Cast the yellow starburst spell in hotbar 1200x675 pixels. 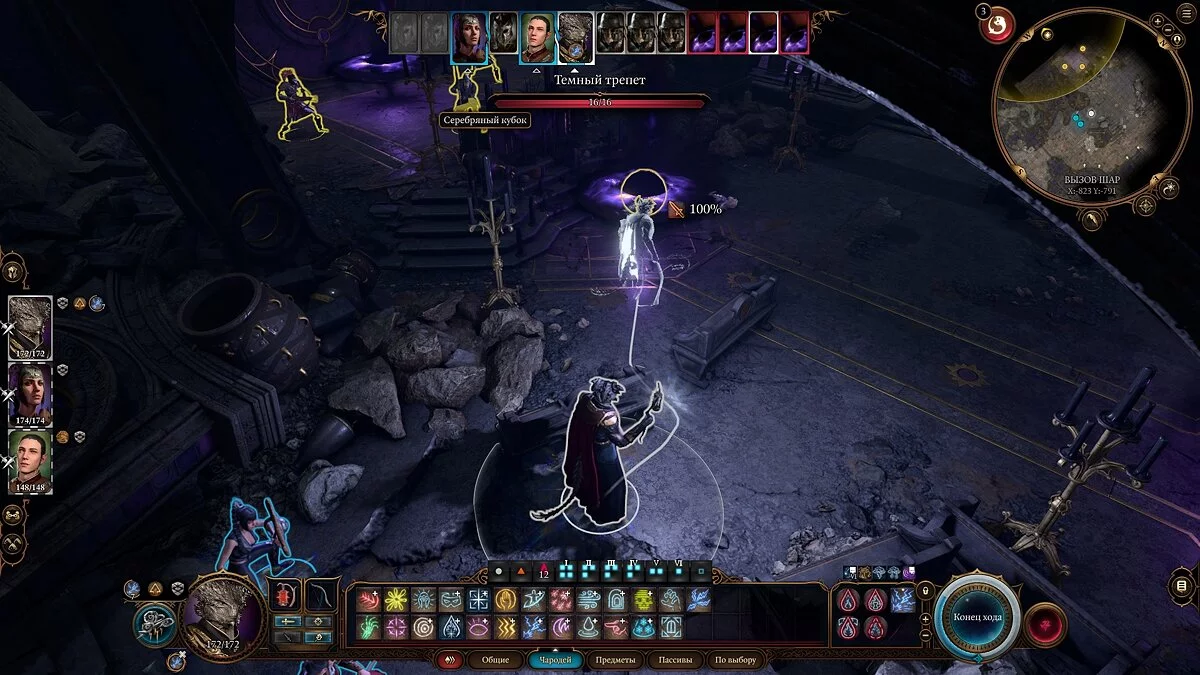click(397, 600)
